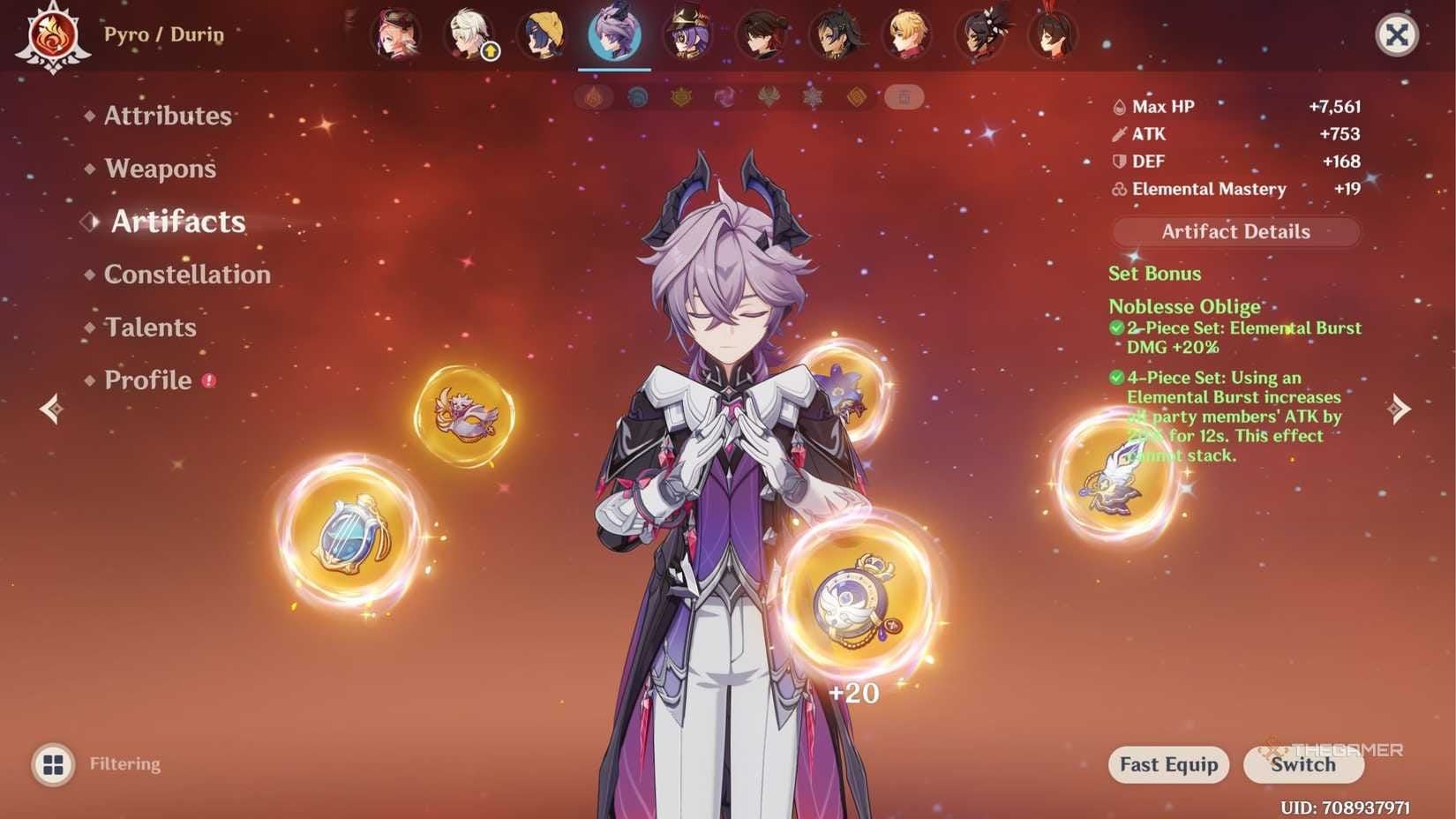Open the Profile section with the red alert
The height and width of the screenshot is (819, 1456).
pos(146,380)
